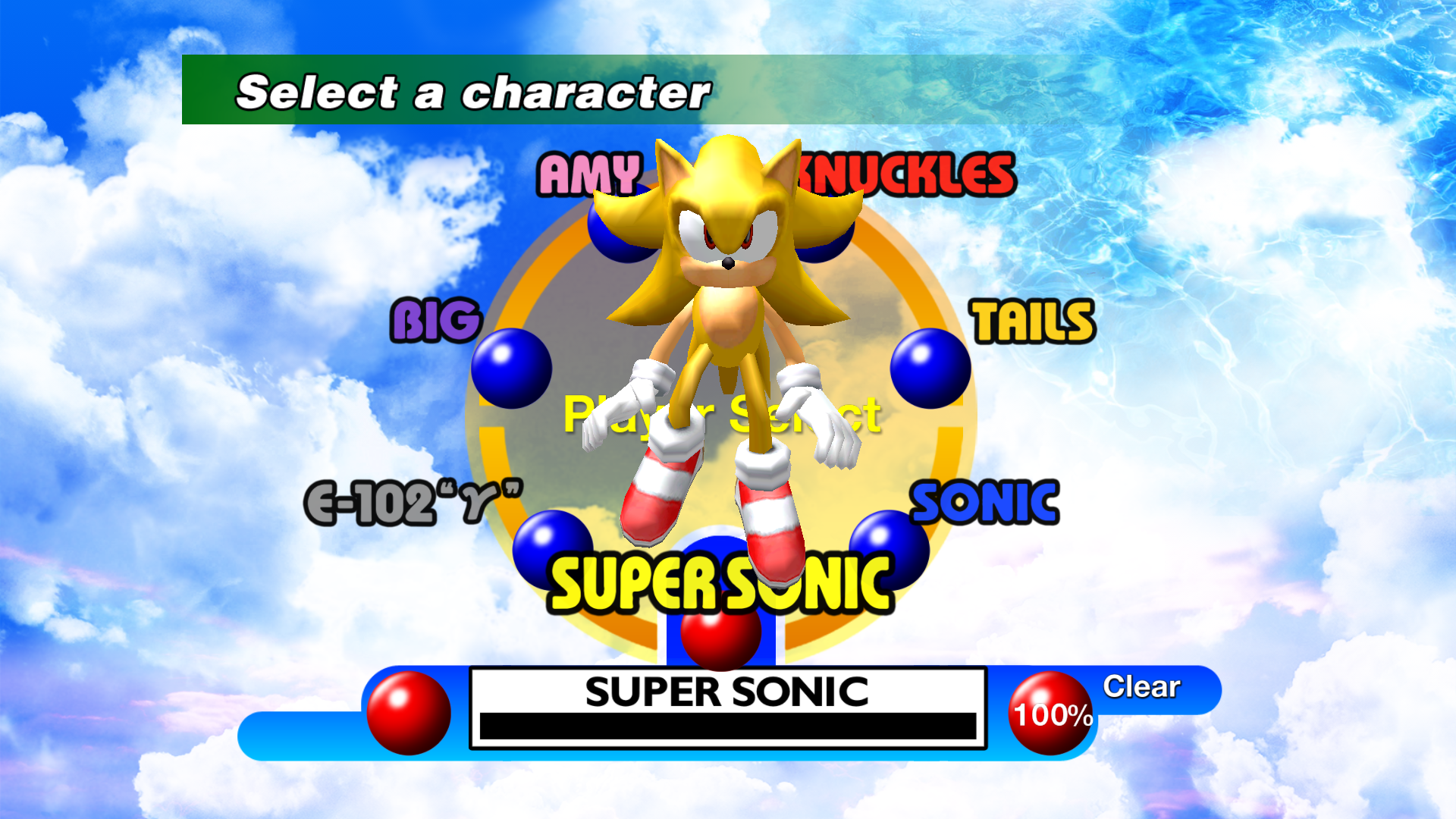The width and height of the screenshot is (1456, 819).
Task: Pick the Big character option
Action: coord(436,320)
